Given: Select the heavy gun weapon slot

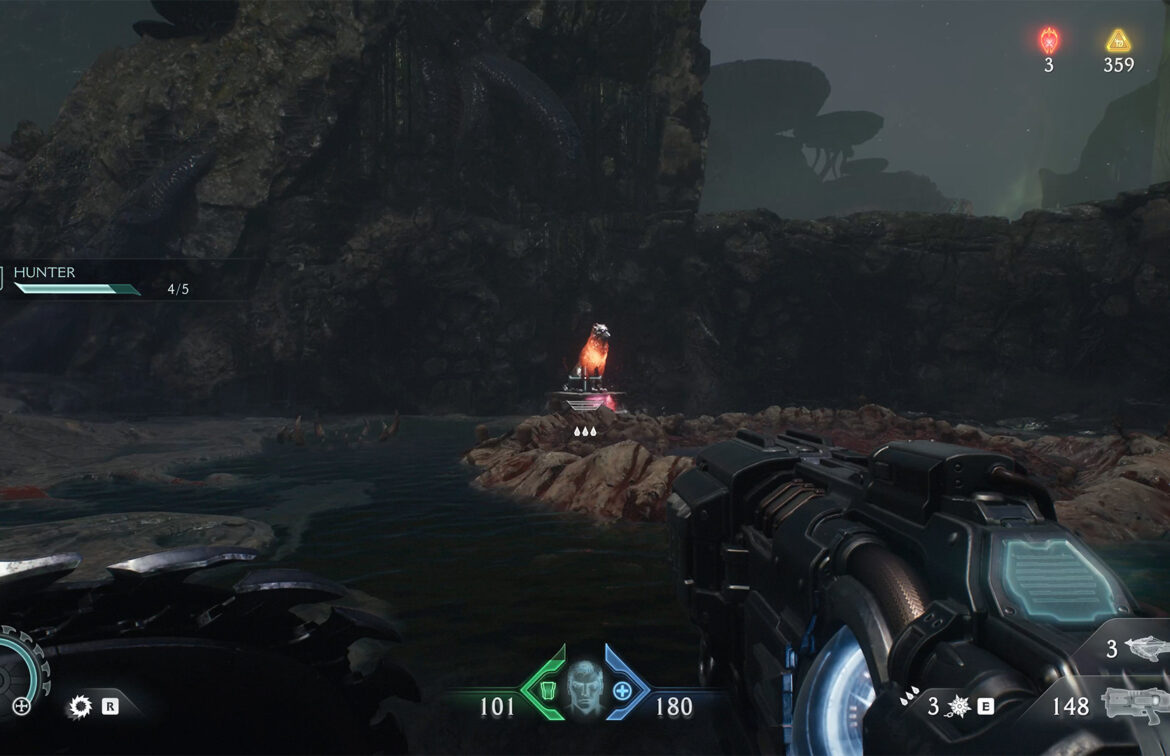Looking at the screenshot, I should (x=1134, y=706).
